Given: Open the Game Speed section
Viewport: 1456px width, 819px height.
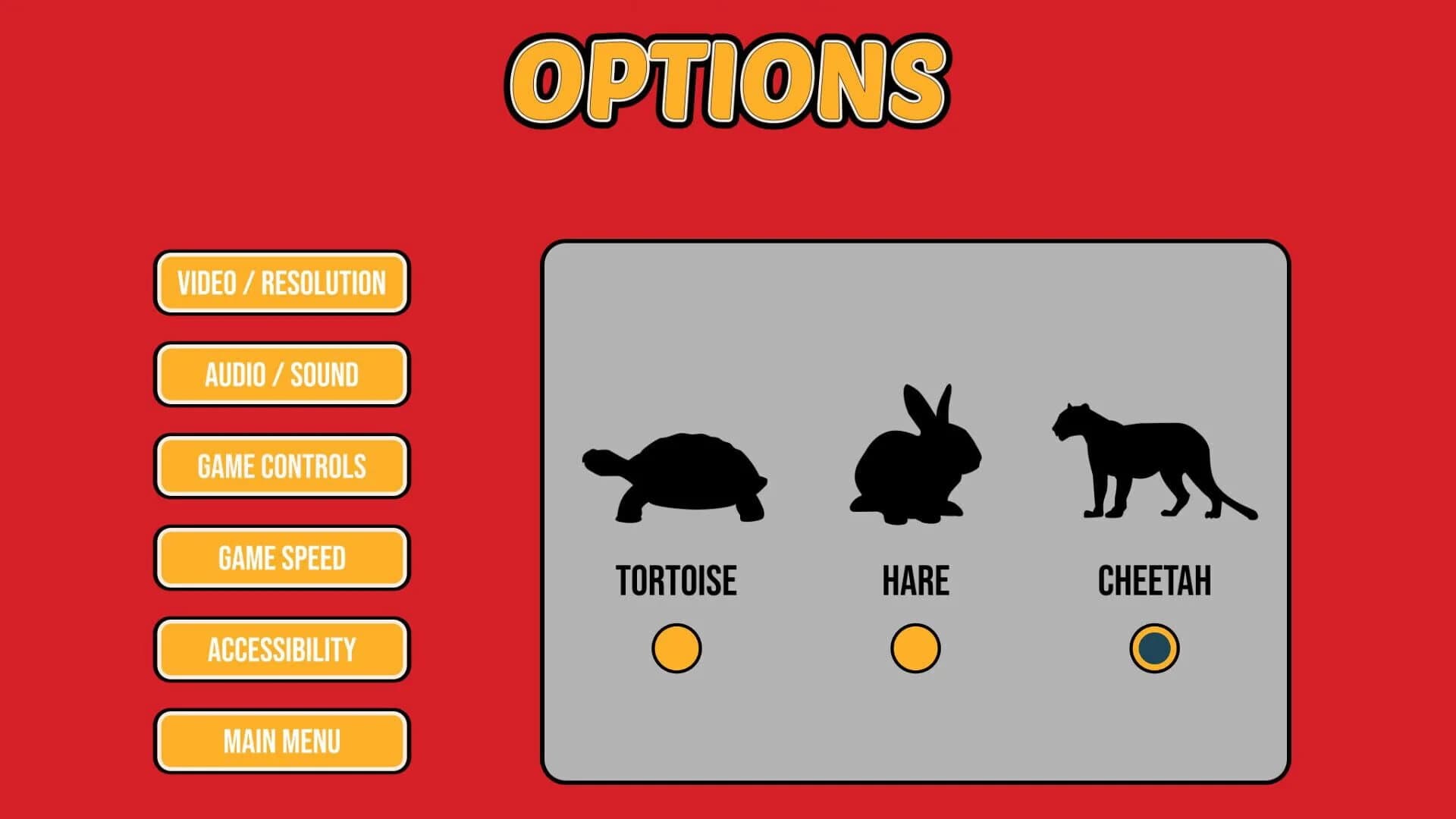Looking at the screenshot, I should point(281,558).
